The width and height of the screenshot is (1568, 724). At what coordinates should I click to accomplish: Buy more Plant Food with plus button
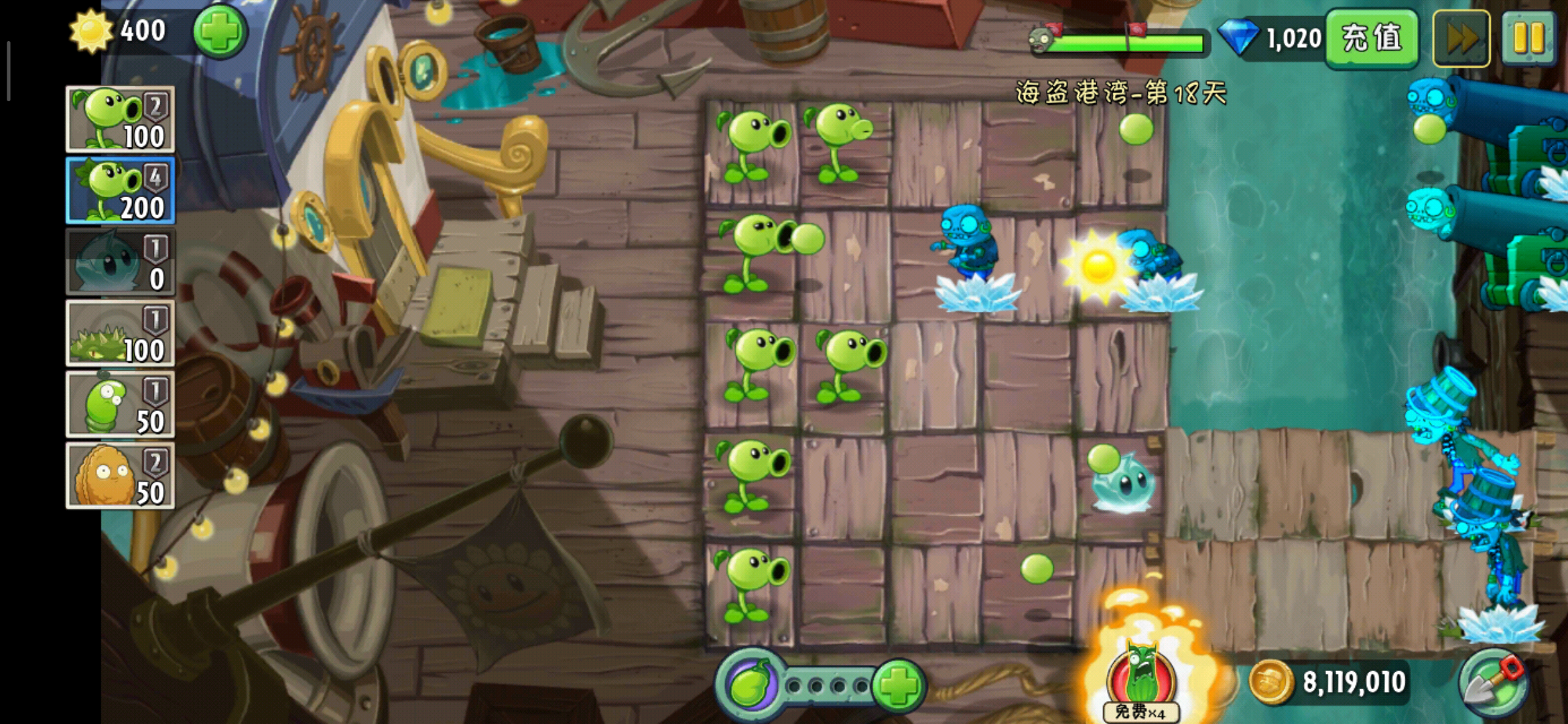[x=899, y=685]
